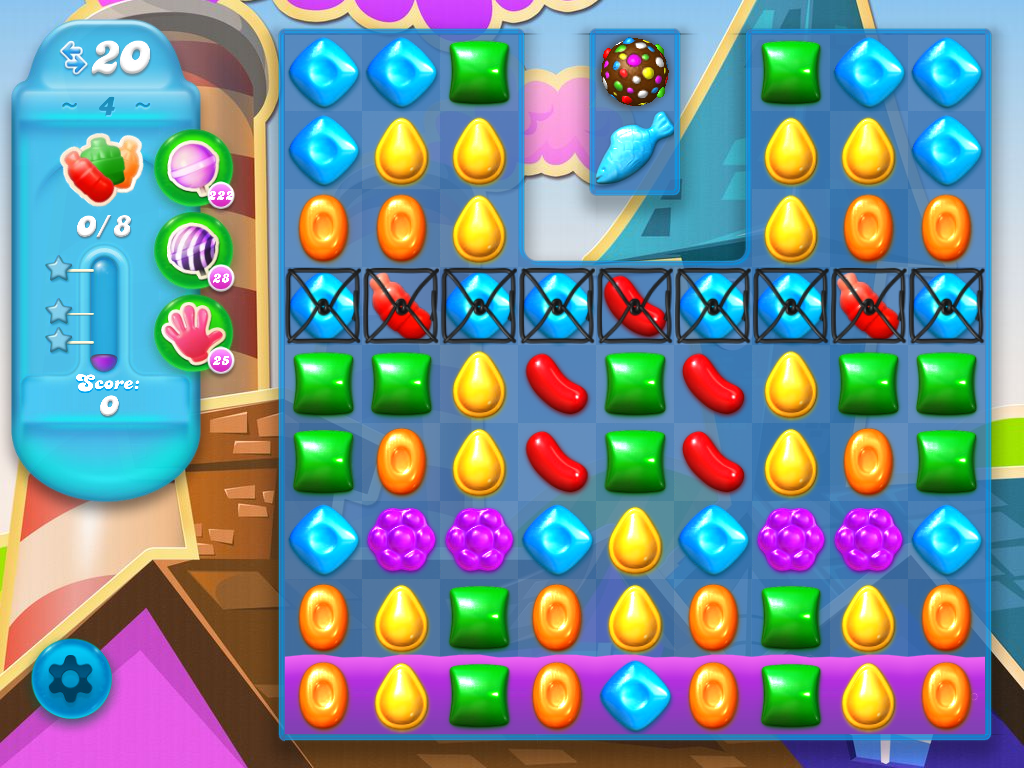Use the pink hand switch booster

tap(192, 333)
